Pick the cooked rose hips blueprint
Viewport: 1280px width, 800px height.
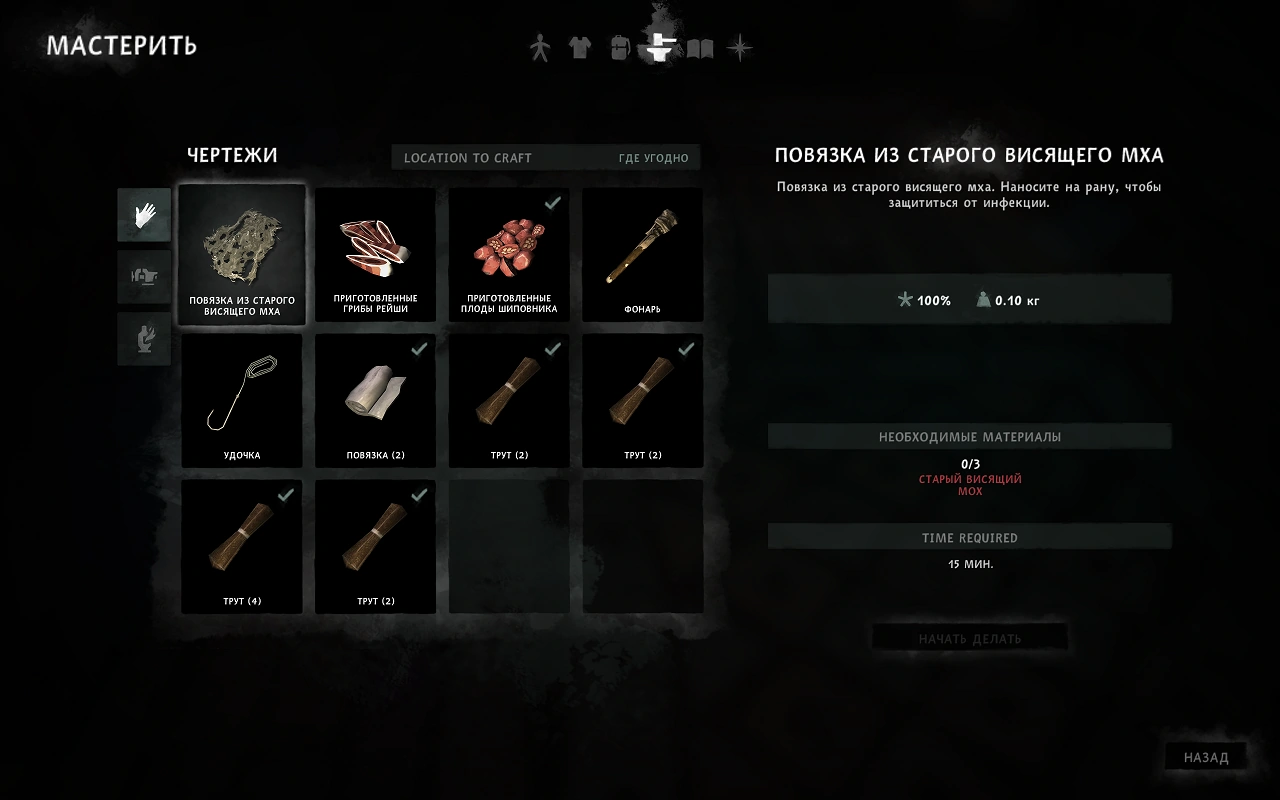tap(509, 254)
